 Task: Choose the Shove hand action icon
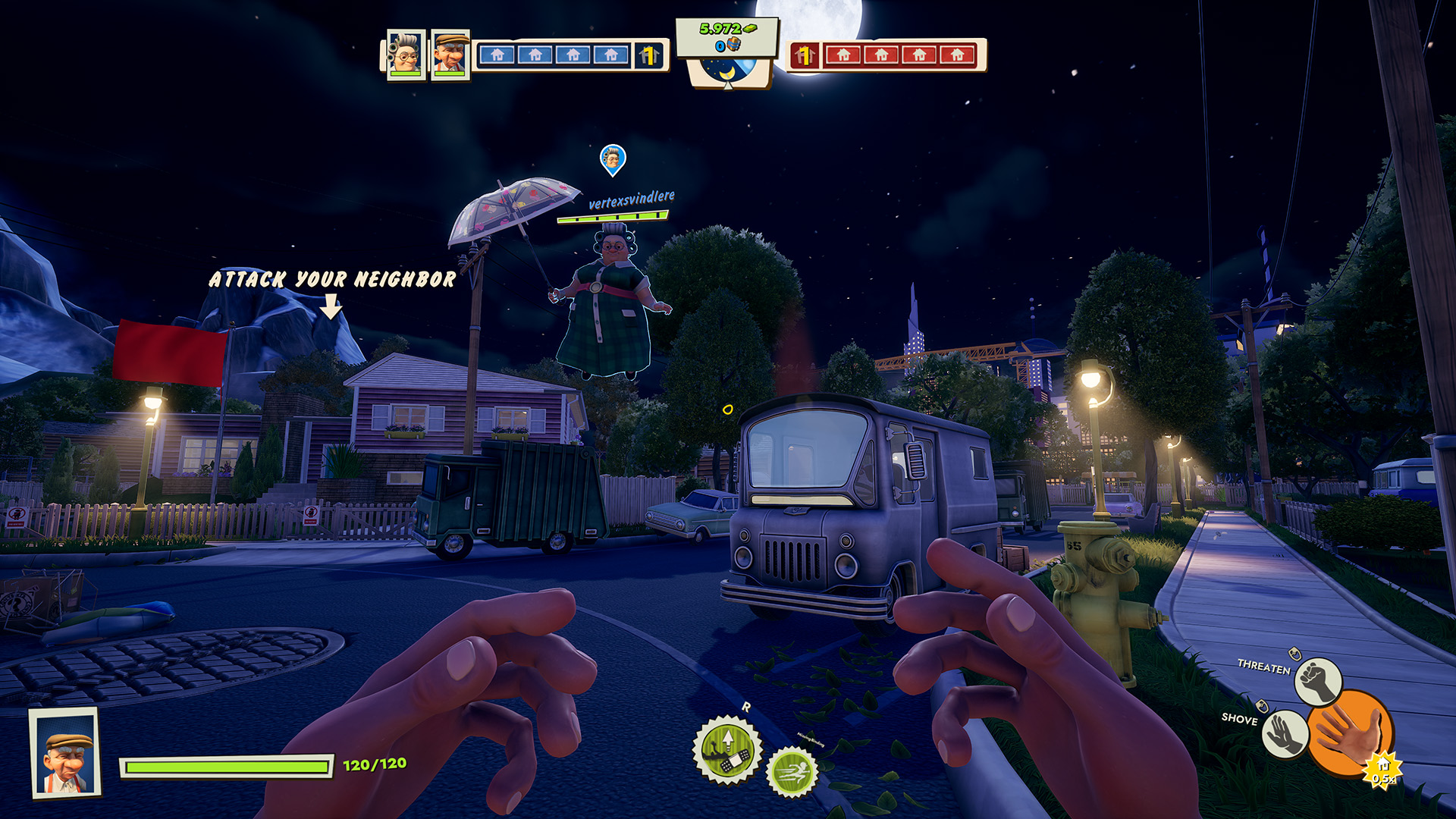[x=1285, y=733]
